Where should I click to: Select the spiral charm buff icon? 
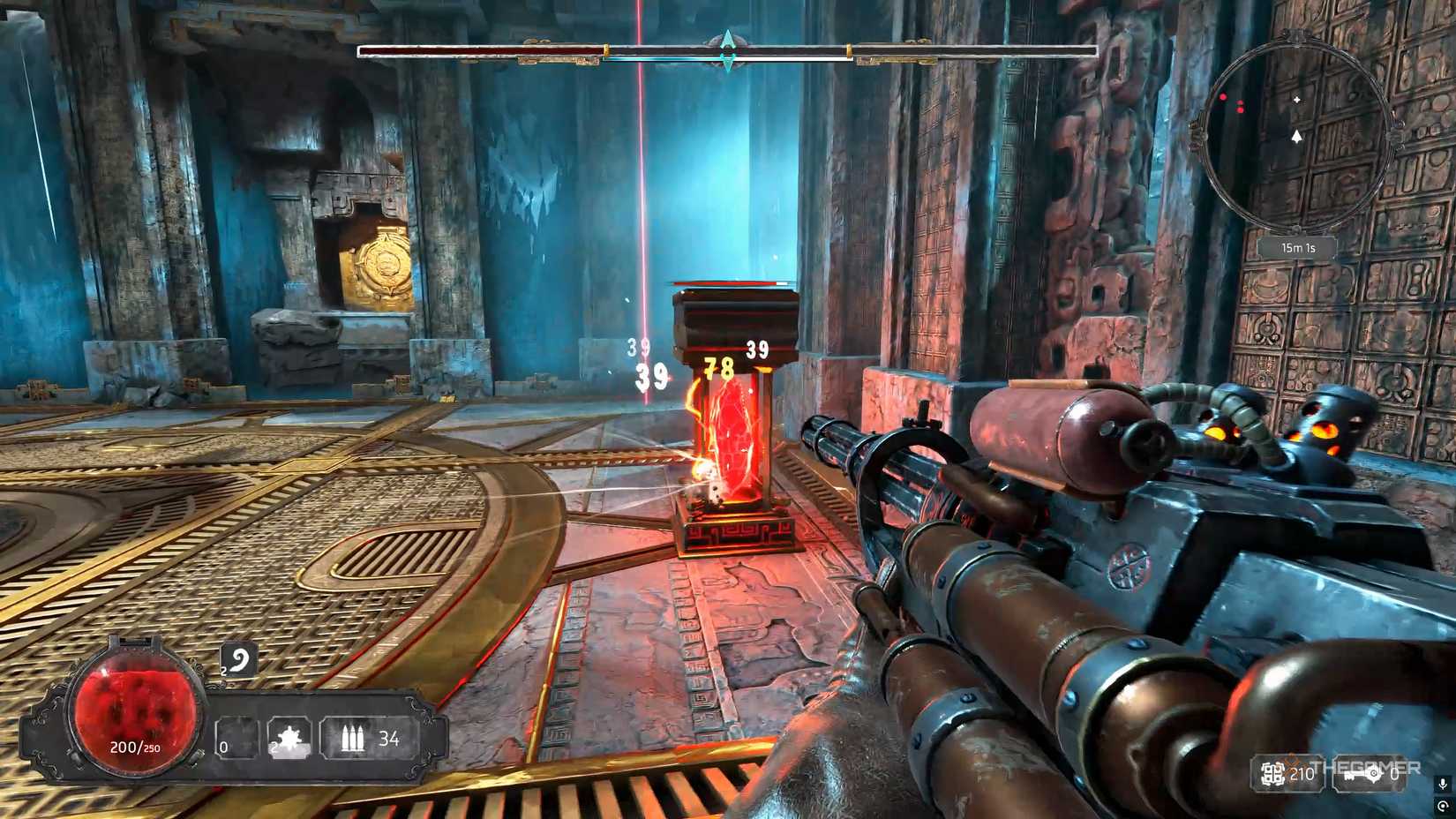pyautogui.click(x=238, y=660)
